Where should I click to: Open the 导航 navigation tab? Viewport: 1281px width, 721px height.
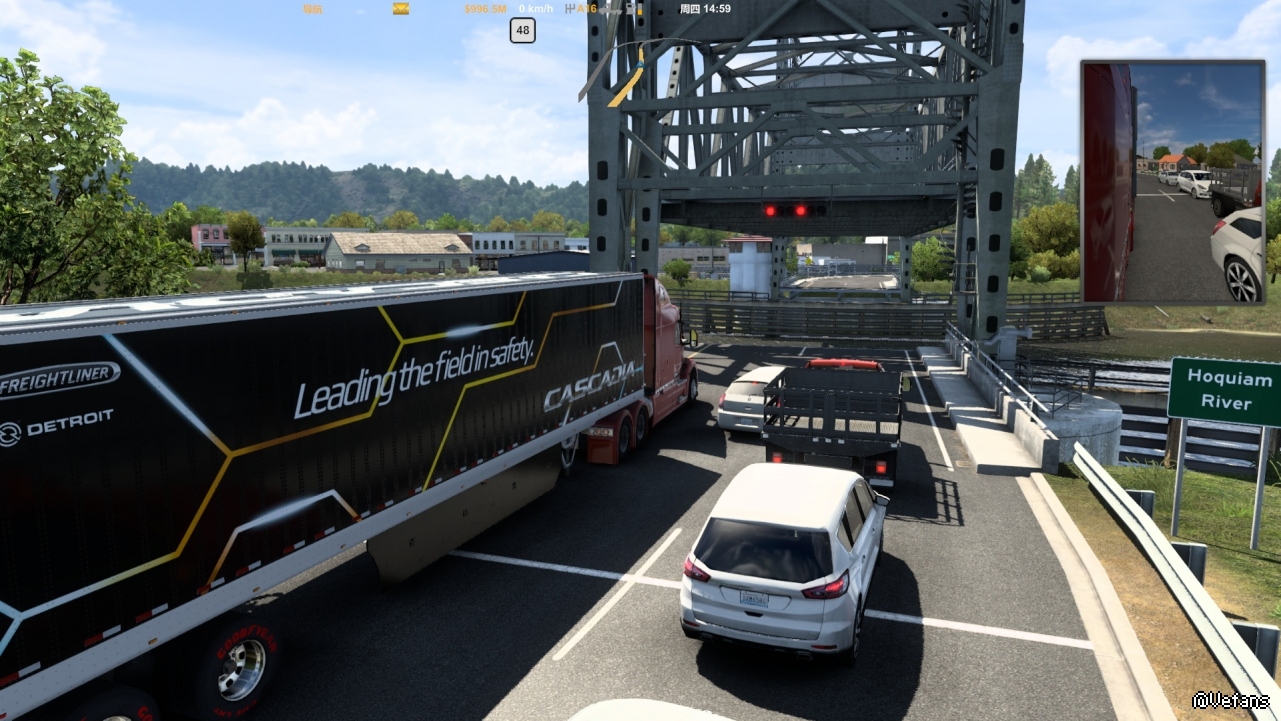click(x=313, y=9)
